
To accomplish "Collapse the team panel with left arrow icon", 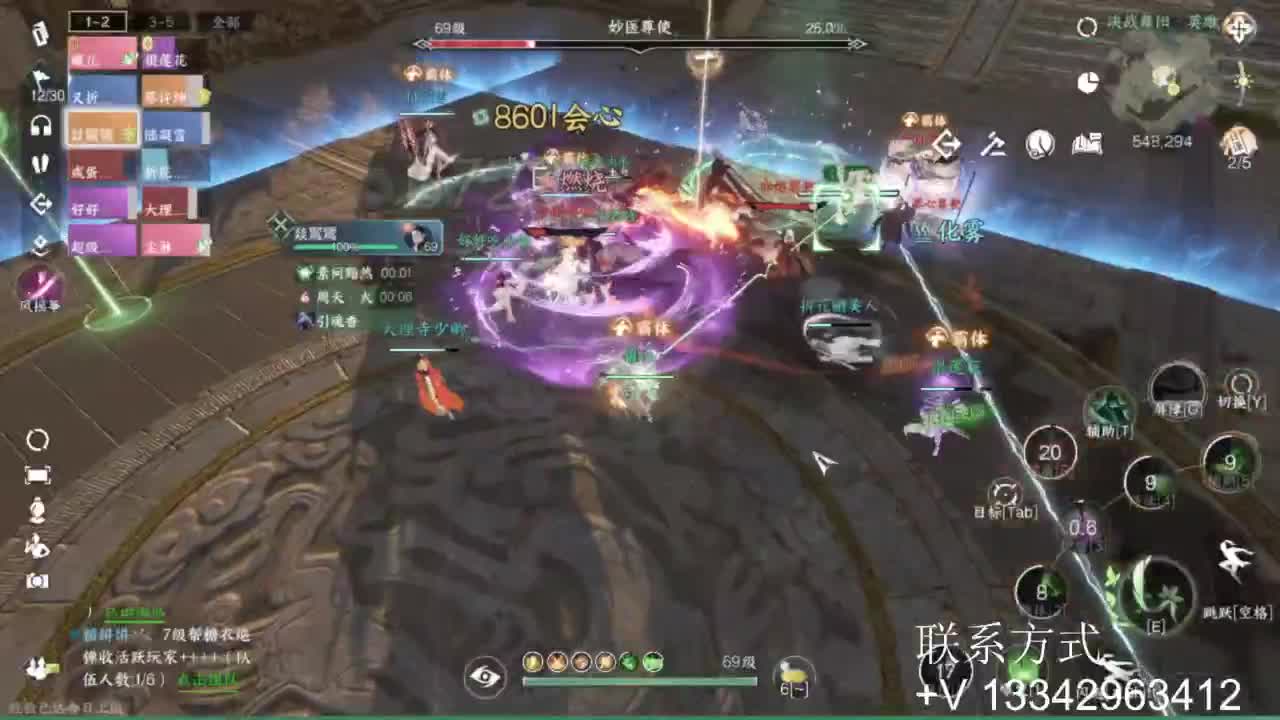I will (40, 205).
